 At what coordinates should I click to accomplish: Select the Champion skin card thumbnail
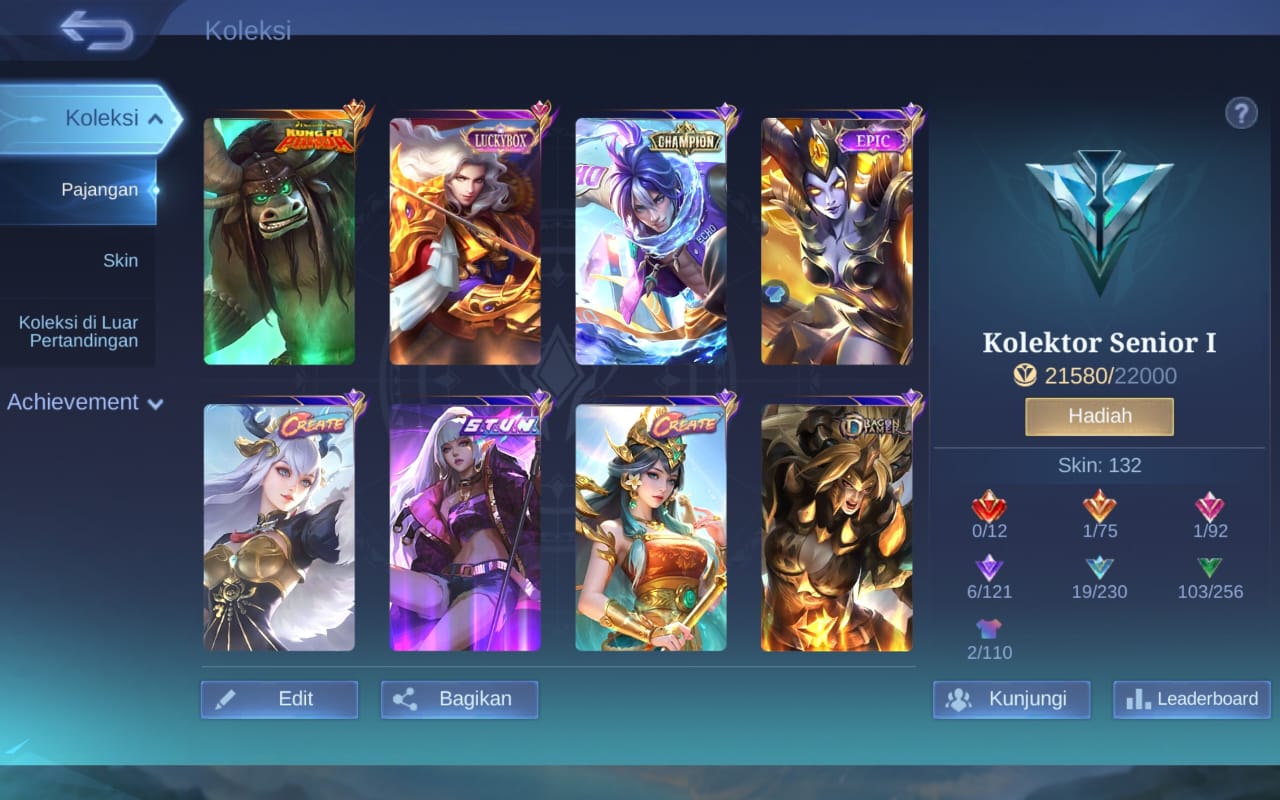[650, 240]
